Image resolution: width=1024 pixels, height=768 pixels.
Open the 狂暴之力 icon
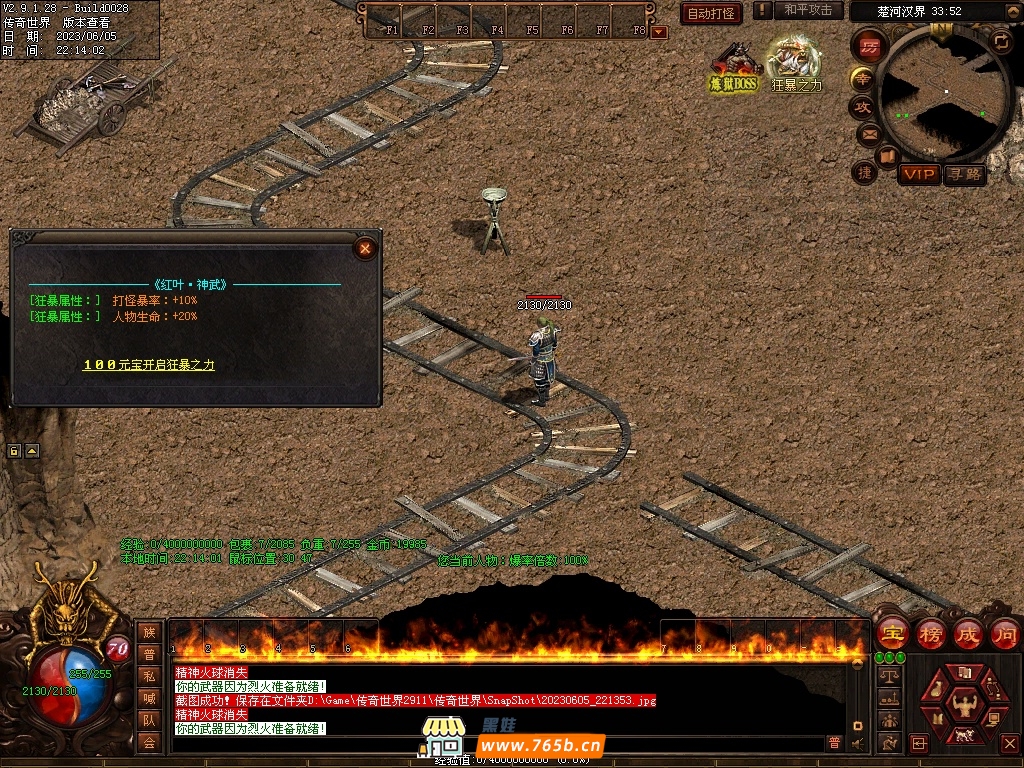click(x=796, y=66)
